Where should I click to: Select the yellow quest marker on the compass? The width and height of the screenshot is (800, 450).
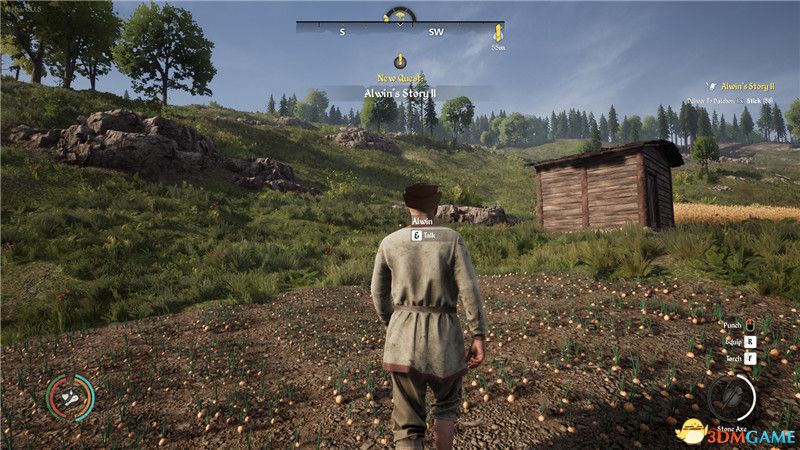coord(498,32)
